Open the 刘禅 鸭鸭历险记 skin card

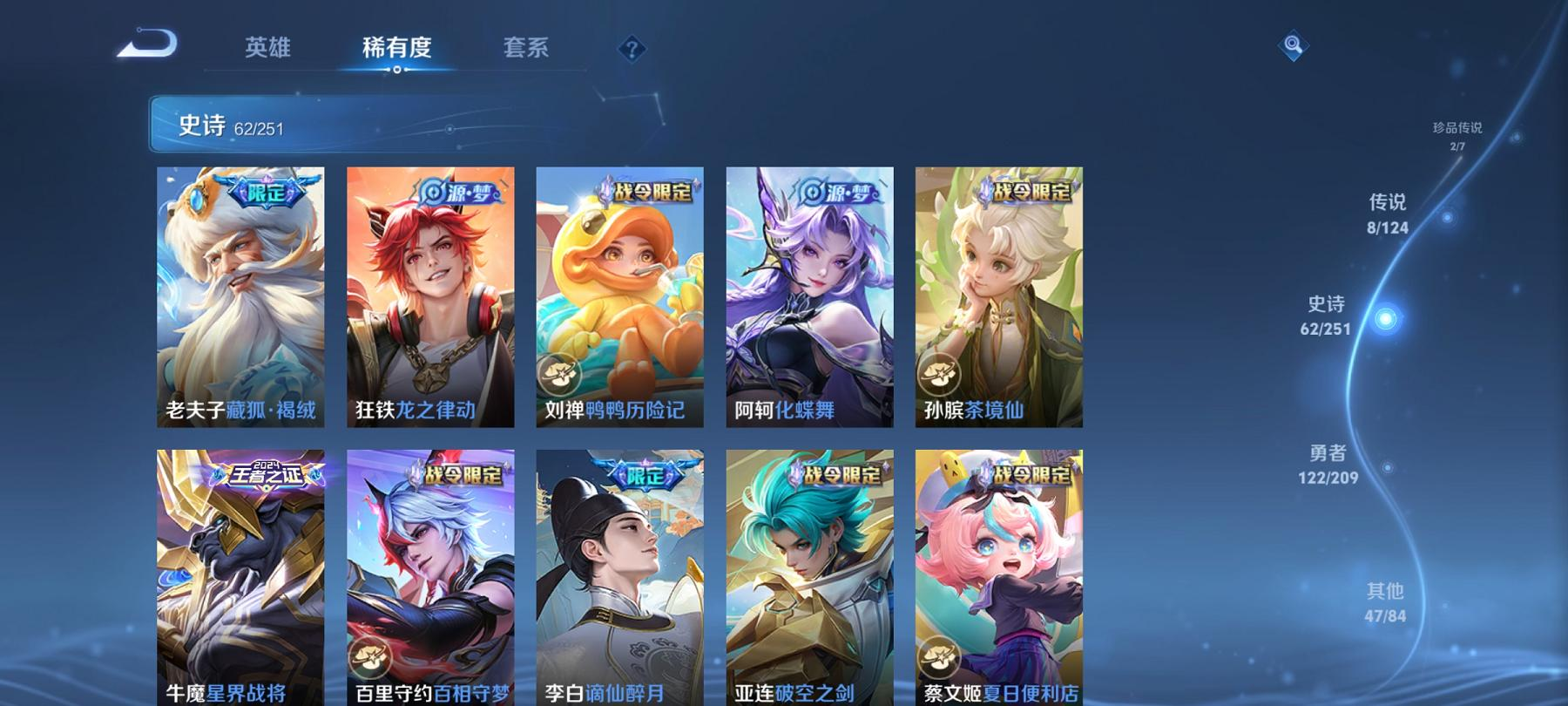[x=619, y=296]
